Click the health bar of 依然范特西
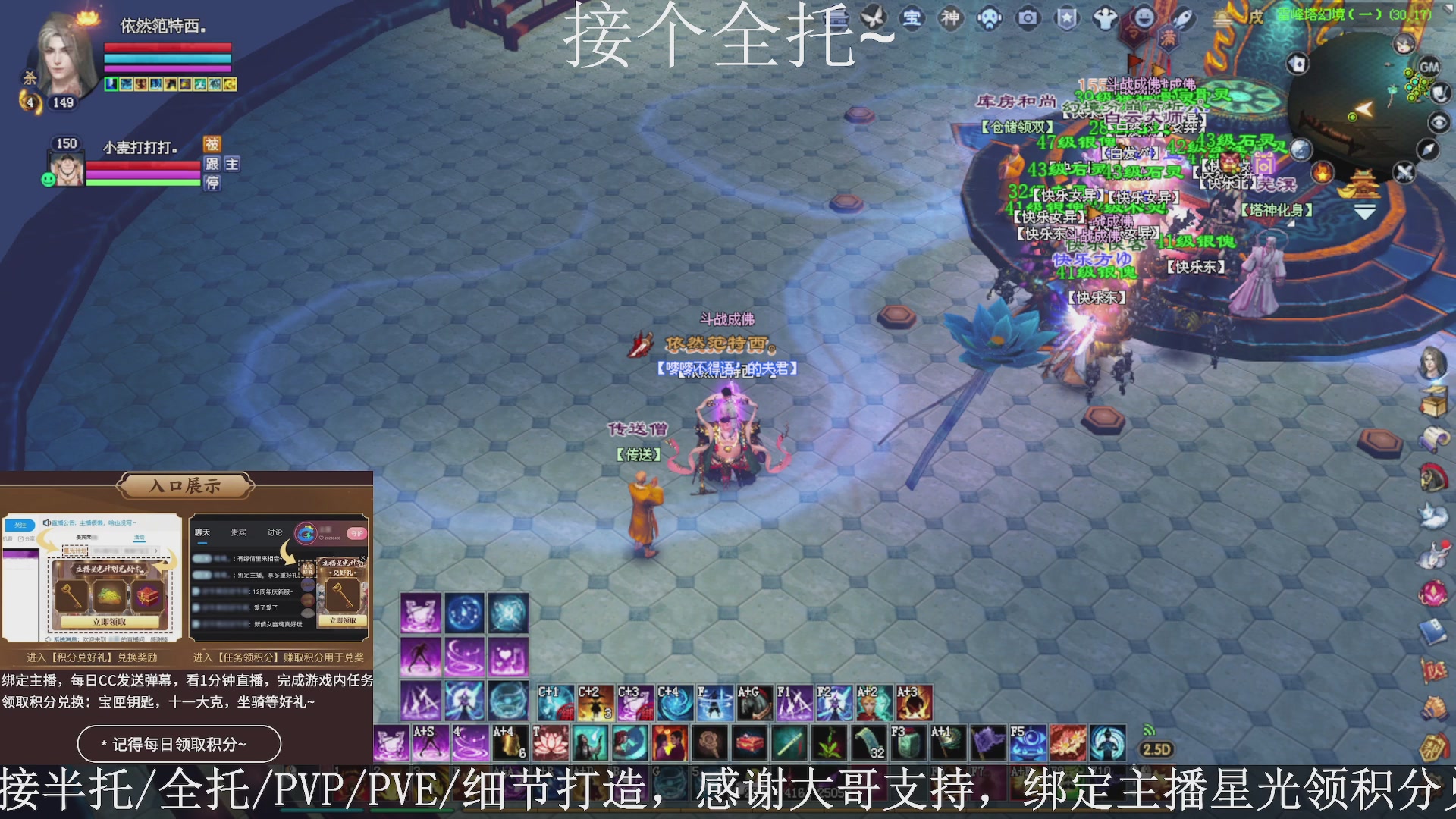 tap(167, 47)
